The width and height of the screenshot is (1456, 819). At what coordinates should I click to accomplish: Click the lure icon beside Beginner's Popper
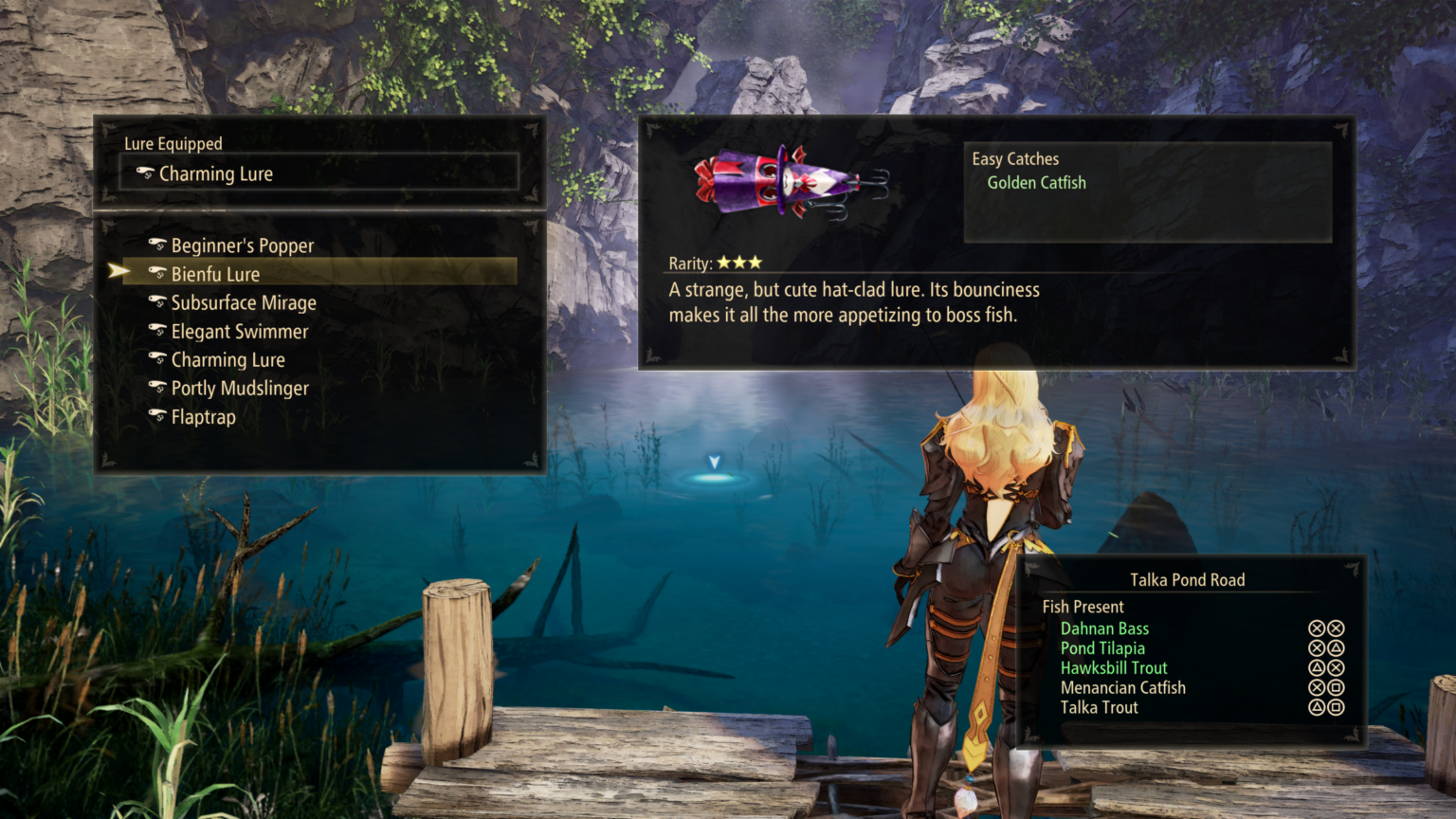(x=157, y=246)
